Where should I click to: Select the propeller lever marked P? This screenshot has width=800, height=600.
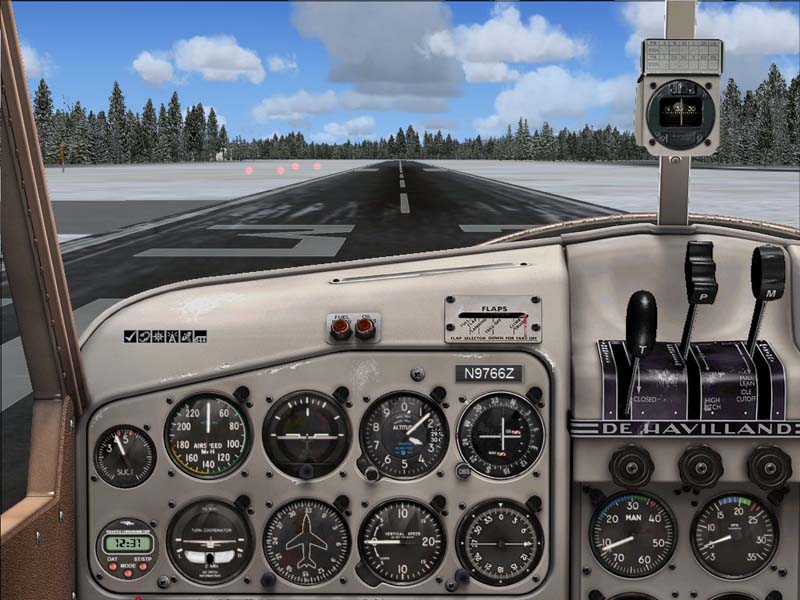point(700,270)
